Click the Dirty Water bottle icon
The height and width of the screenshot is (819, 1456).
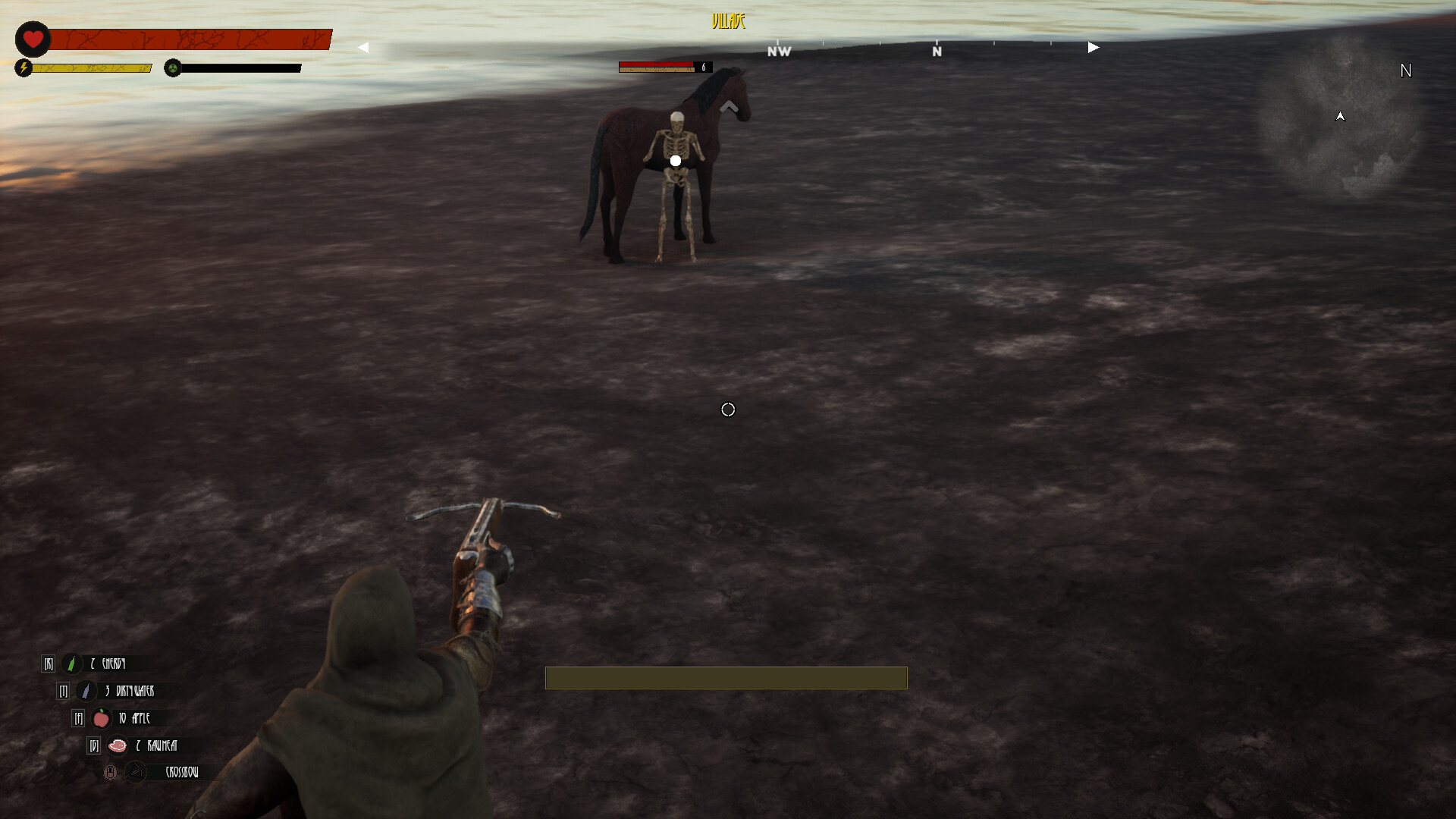[85, 692]
